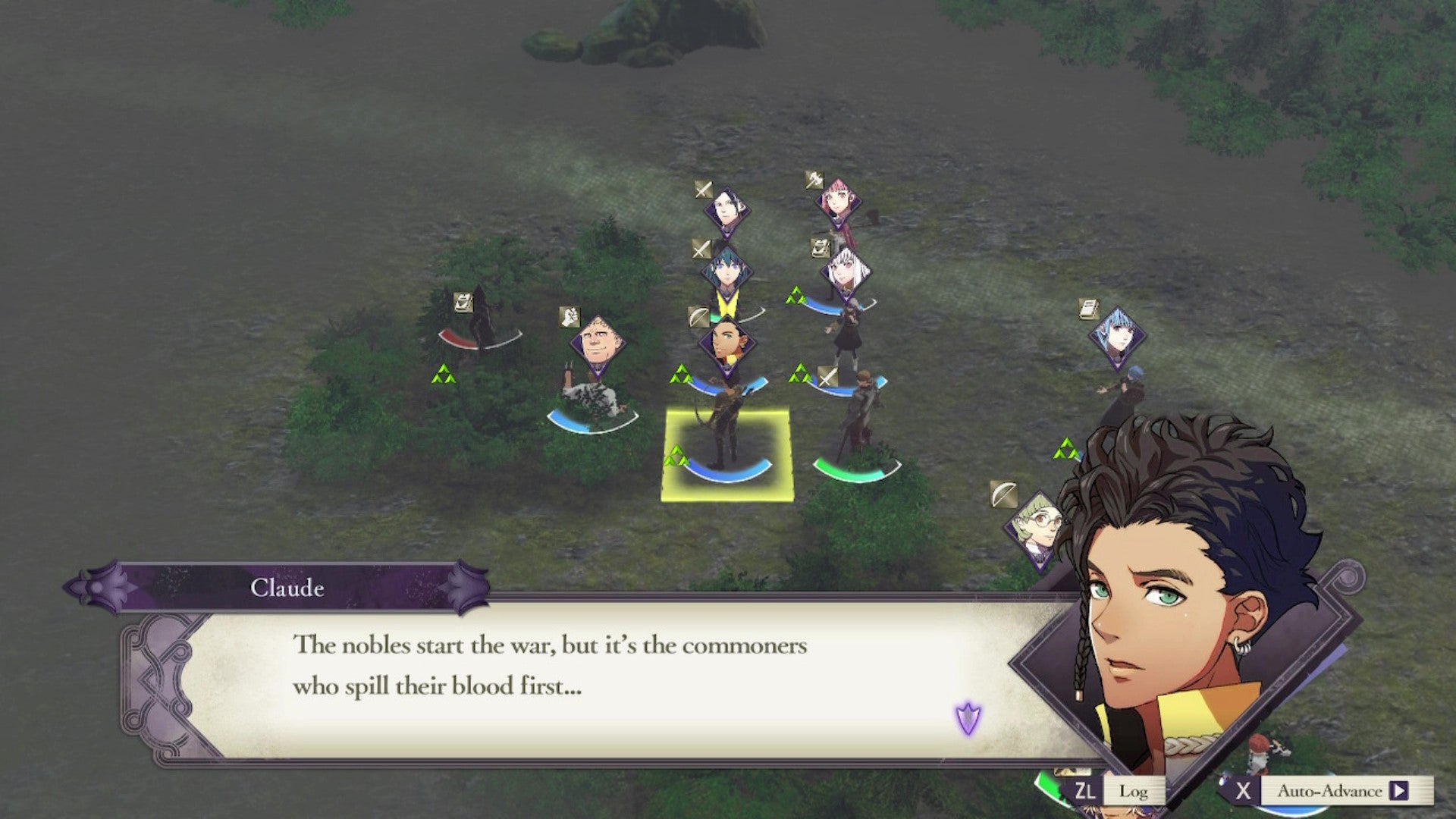Click the yellow highlighted unit tile
This screenshot has width=1456, height=819.
(726, 455)
